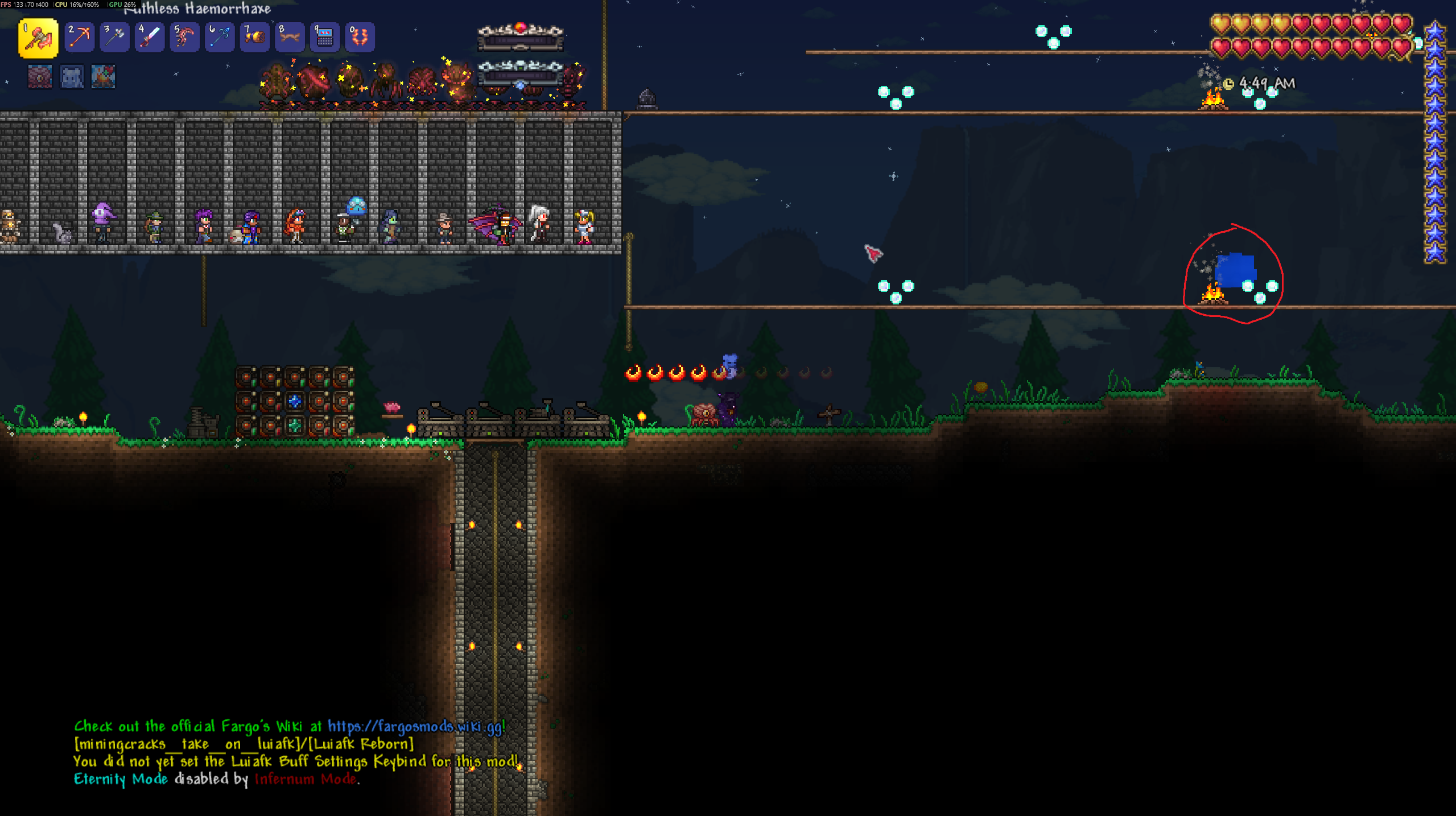
Task: Open the Cell Phone in hotbar slot 9
Action: coord(325,37)
